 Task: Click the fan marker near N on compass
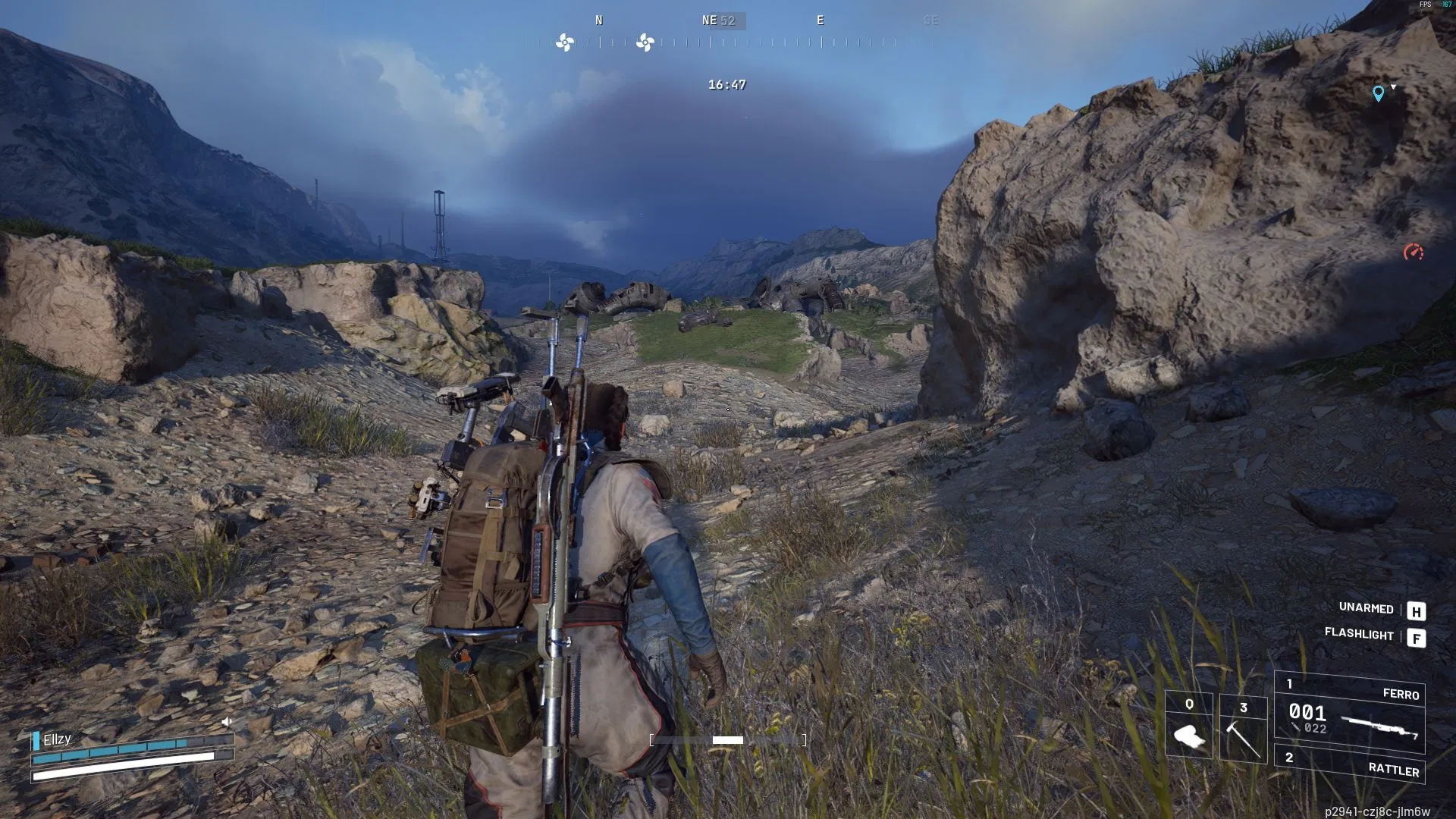click(x=565, y=42)
